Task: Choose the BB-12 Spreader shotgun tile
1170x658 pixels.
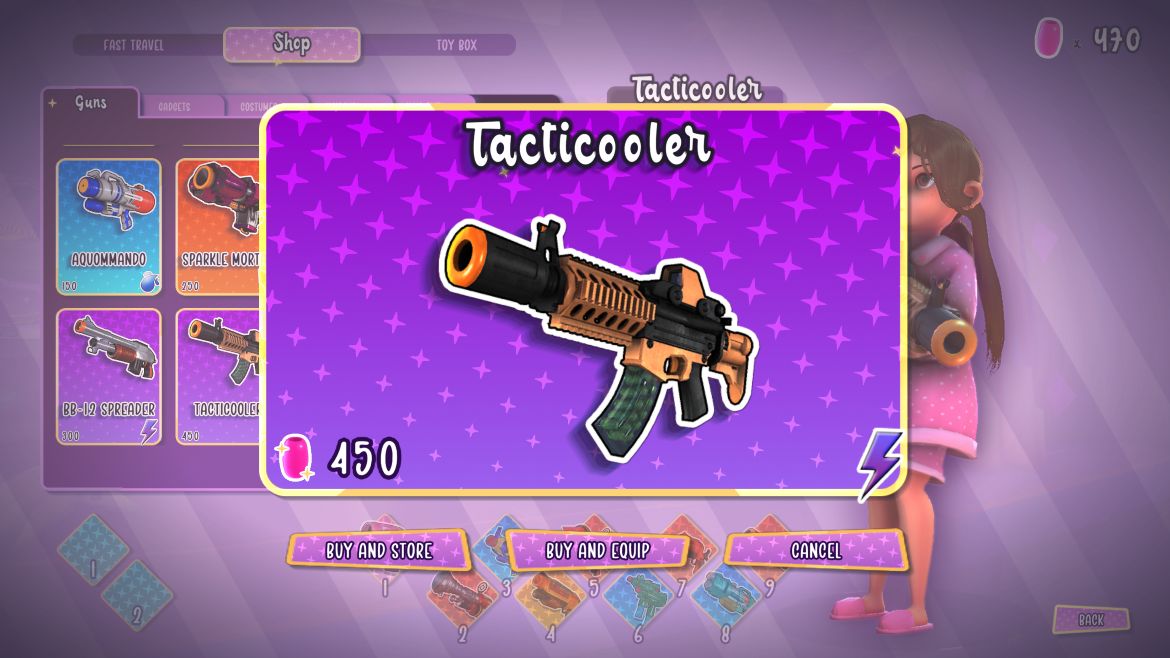Action: (108, 376)
